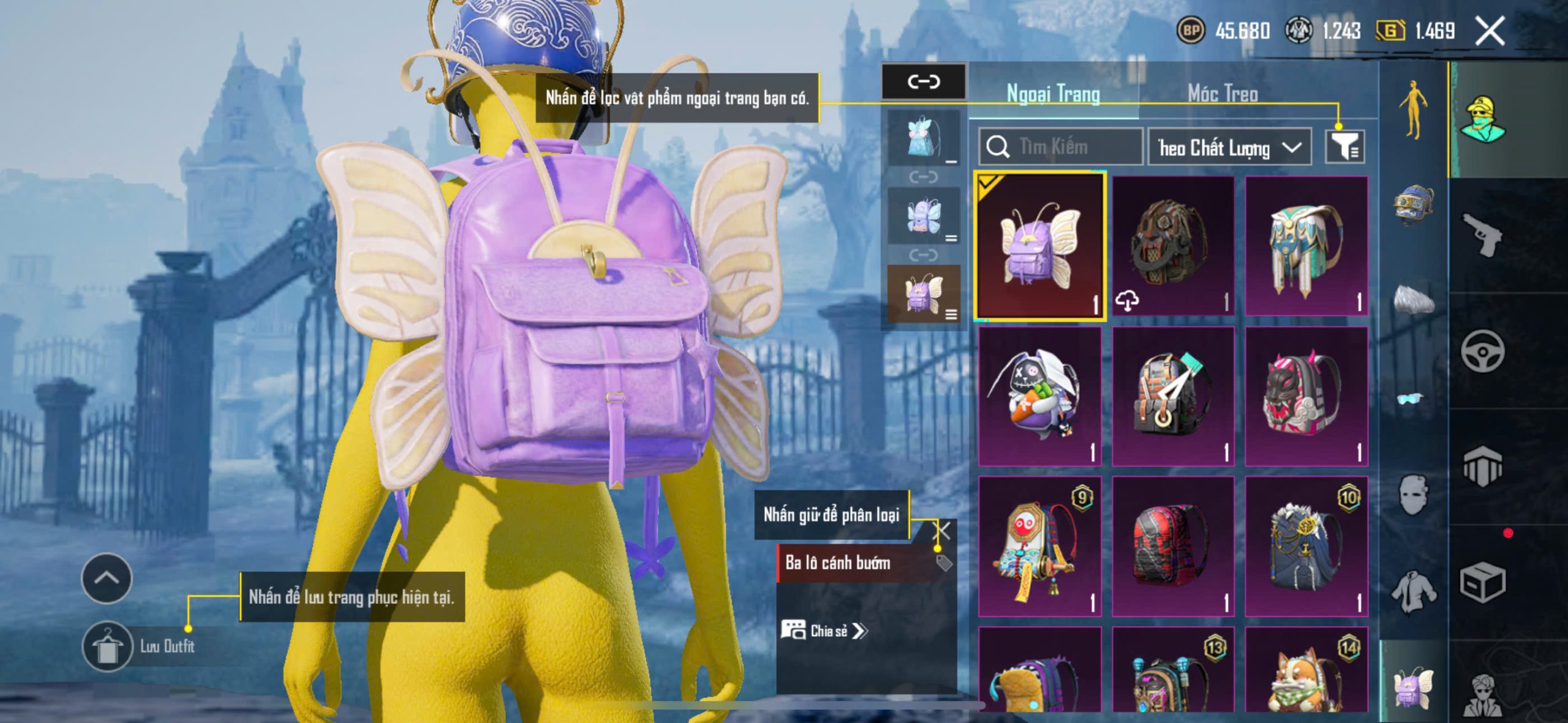Select the Ngoại Trang tab

[x=1053, y=94]
